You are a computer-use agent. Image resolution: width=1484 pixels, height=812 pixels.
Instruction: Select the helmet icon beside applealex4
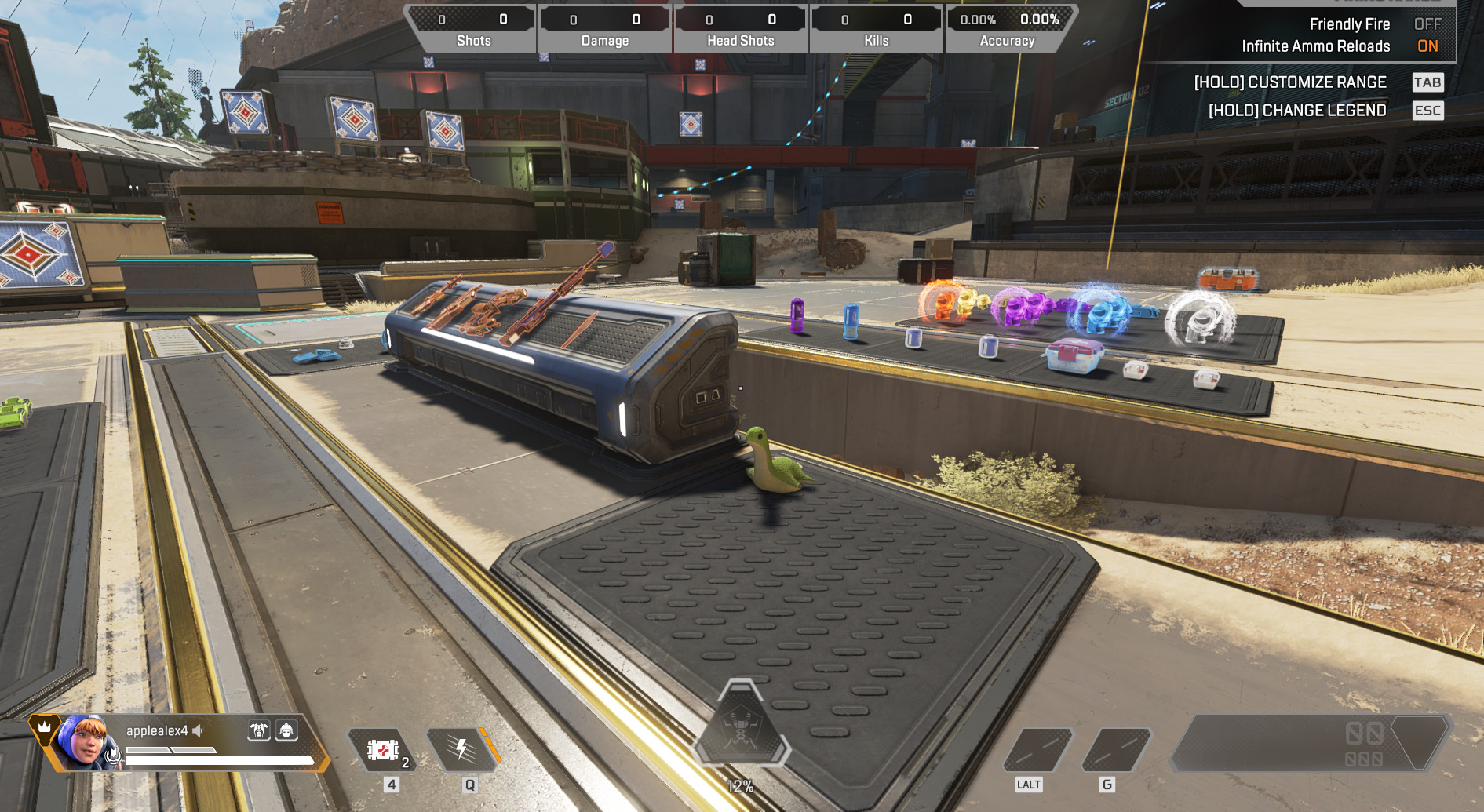pos(286,731)
